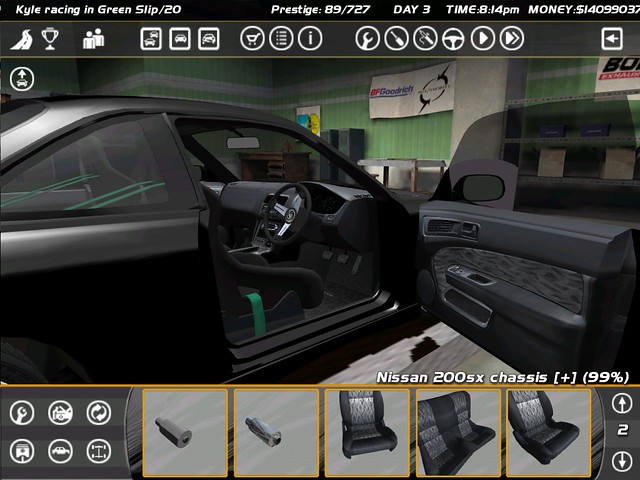Open the engine parts category

click(x=60, y=412)
